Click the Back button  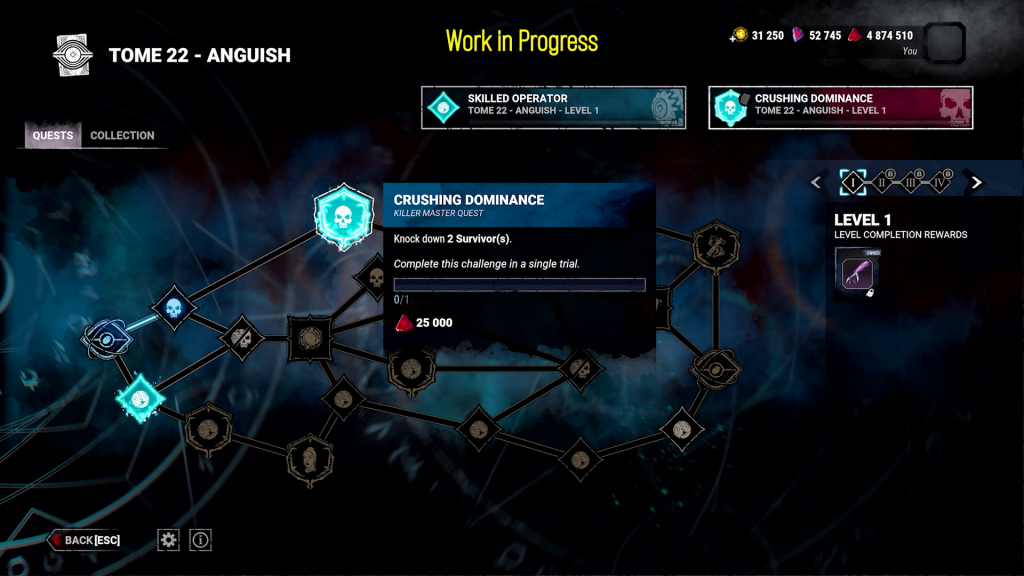coord(86,540)
